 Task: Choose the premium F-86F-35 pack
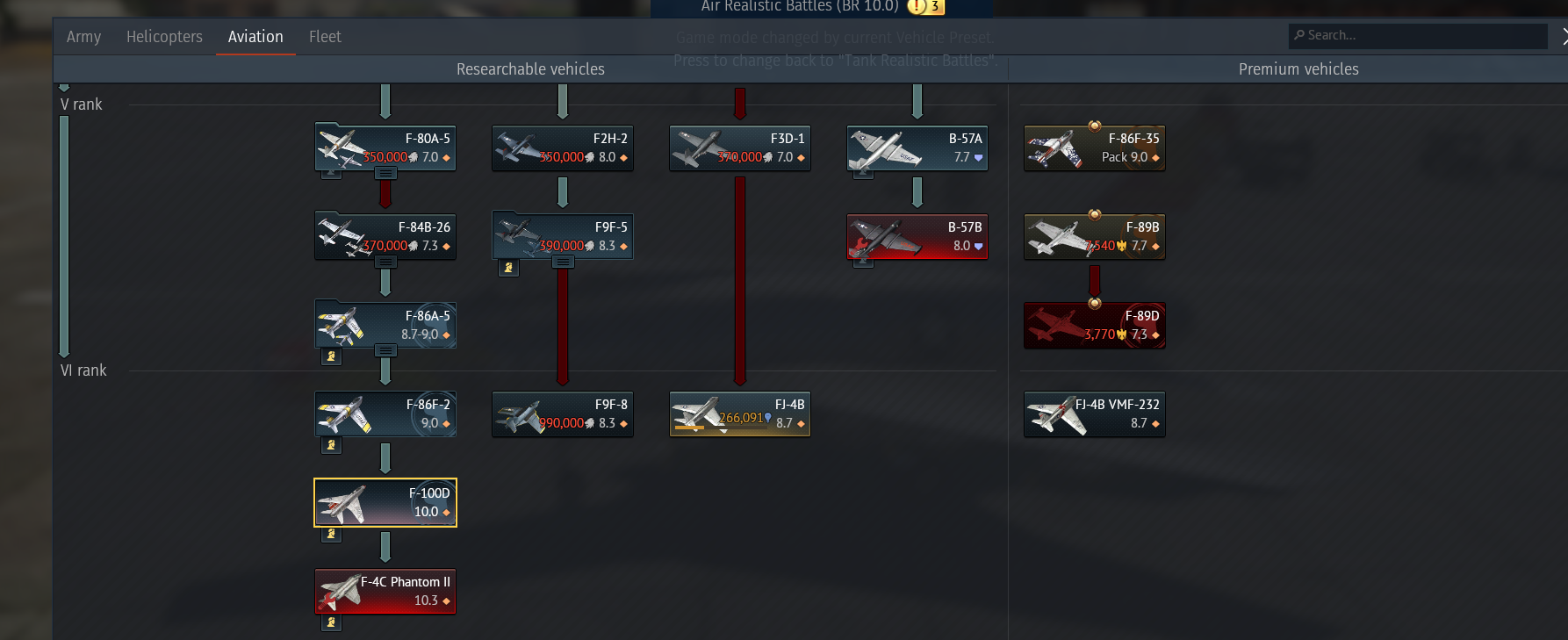(1095, 147)
